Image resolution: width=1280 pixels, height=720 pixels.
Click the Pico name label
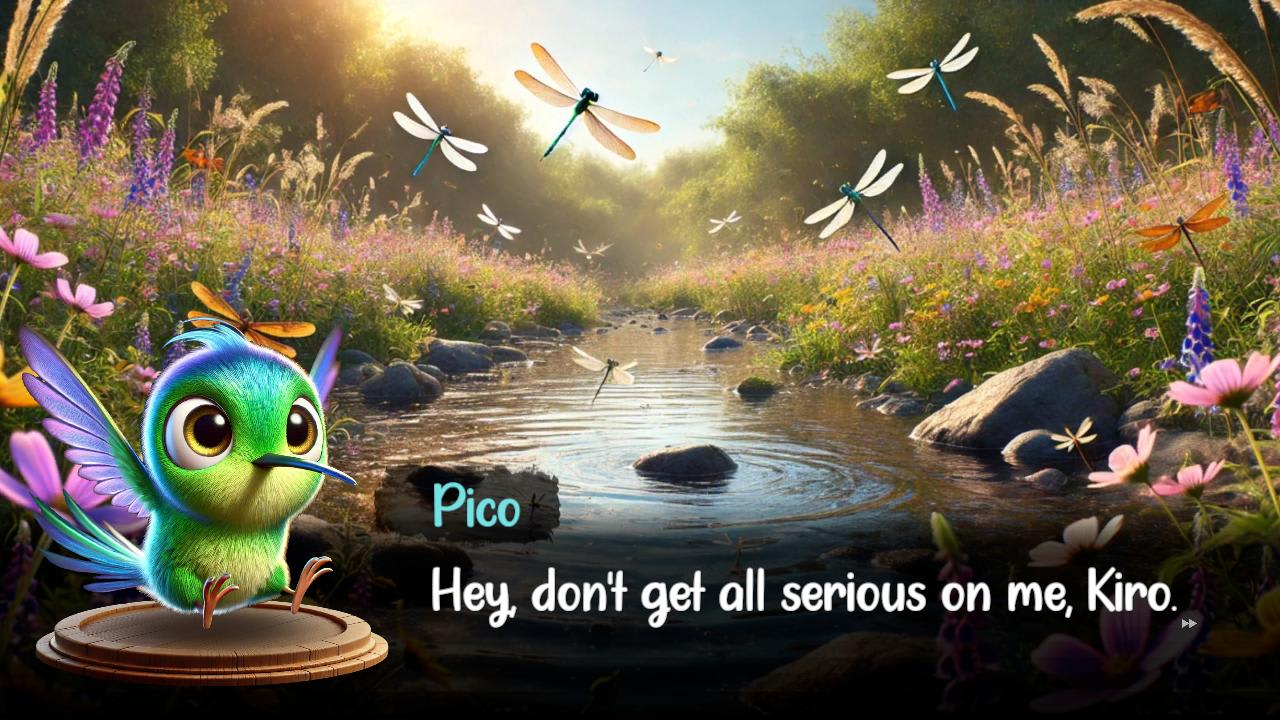click(477, 508)
